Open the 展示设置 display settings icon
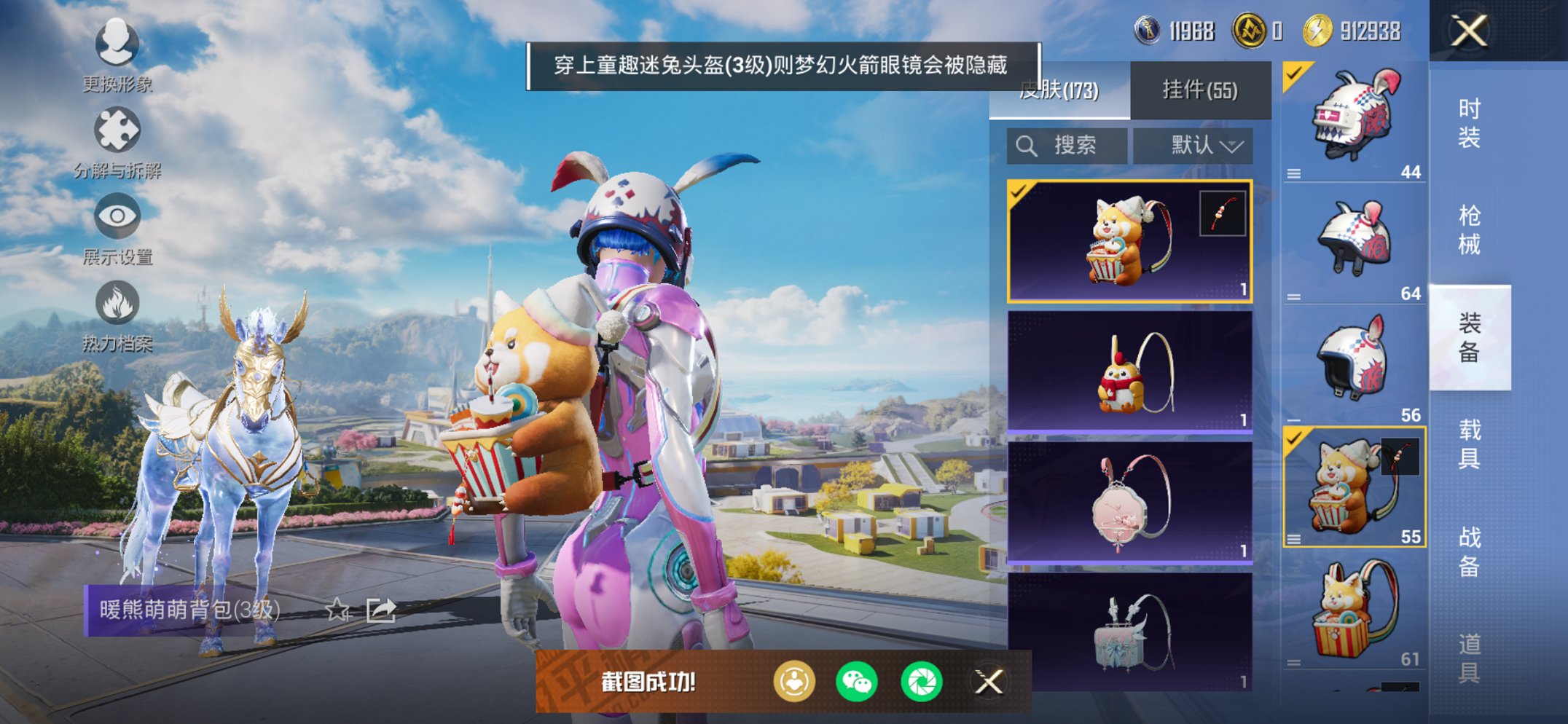 (117, 217)
